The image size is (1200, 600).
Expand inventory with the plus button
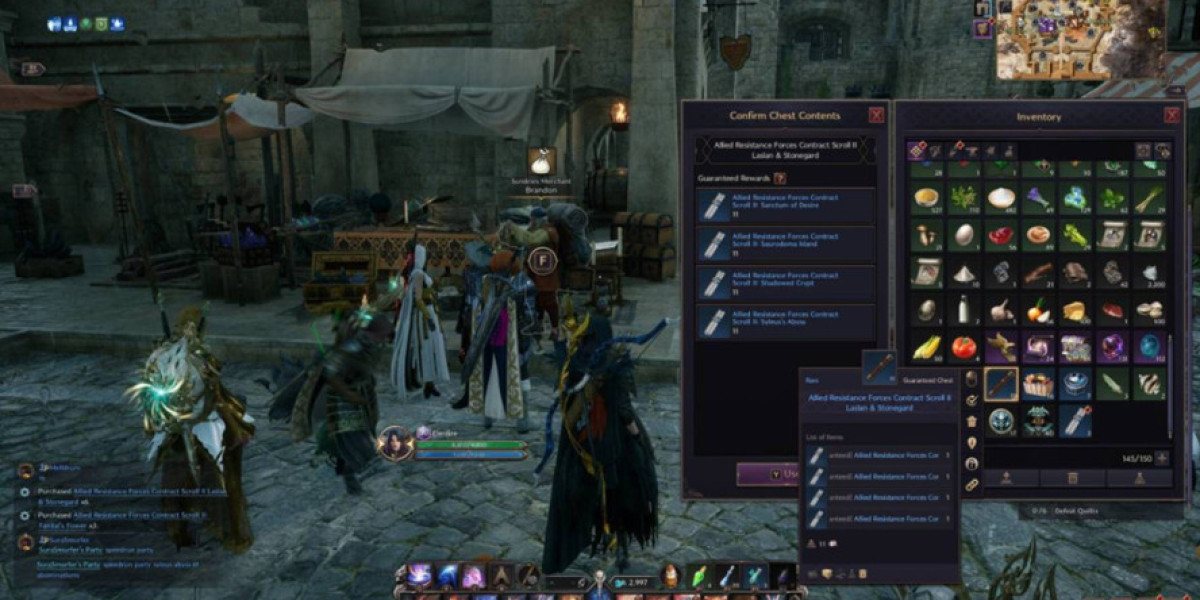pyautogui.click(x=1162, y=458)
